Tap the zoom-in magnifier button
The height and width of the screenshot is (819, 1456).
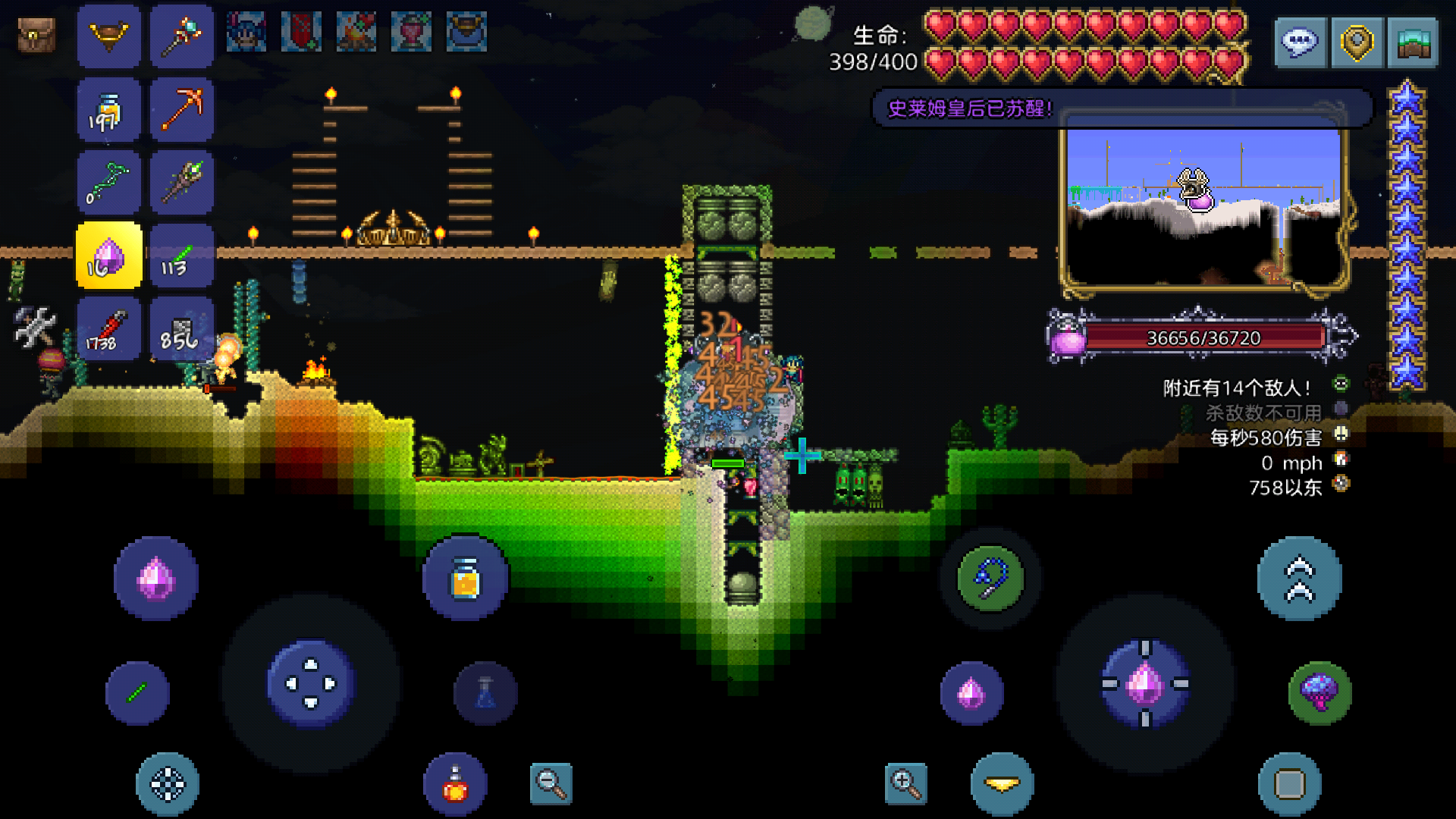tap(906, 783)
